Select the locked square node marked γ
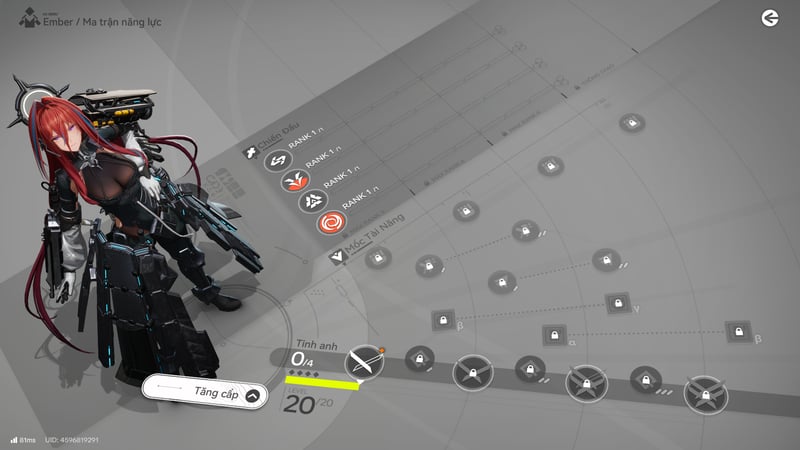This screenshot has width=800, height=450. (x=619, y=302)
